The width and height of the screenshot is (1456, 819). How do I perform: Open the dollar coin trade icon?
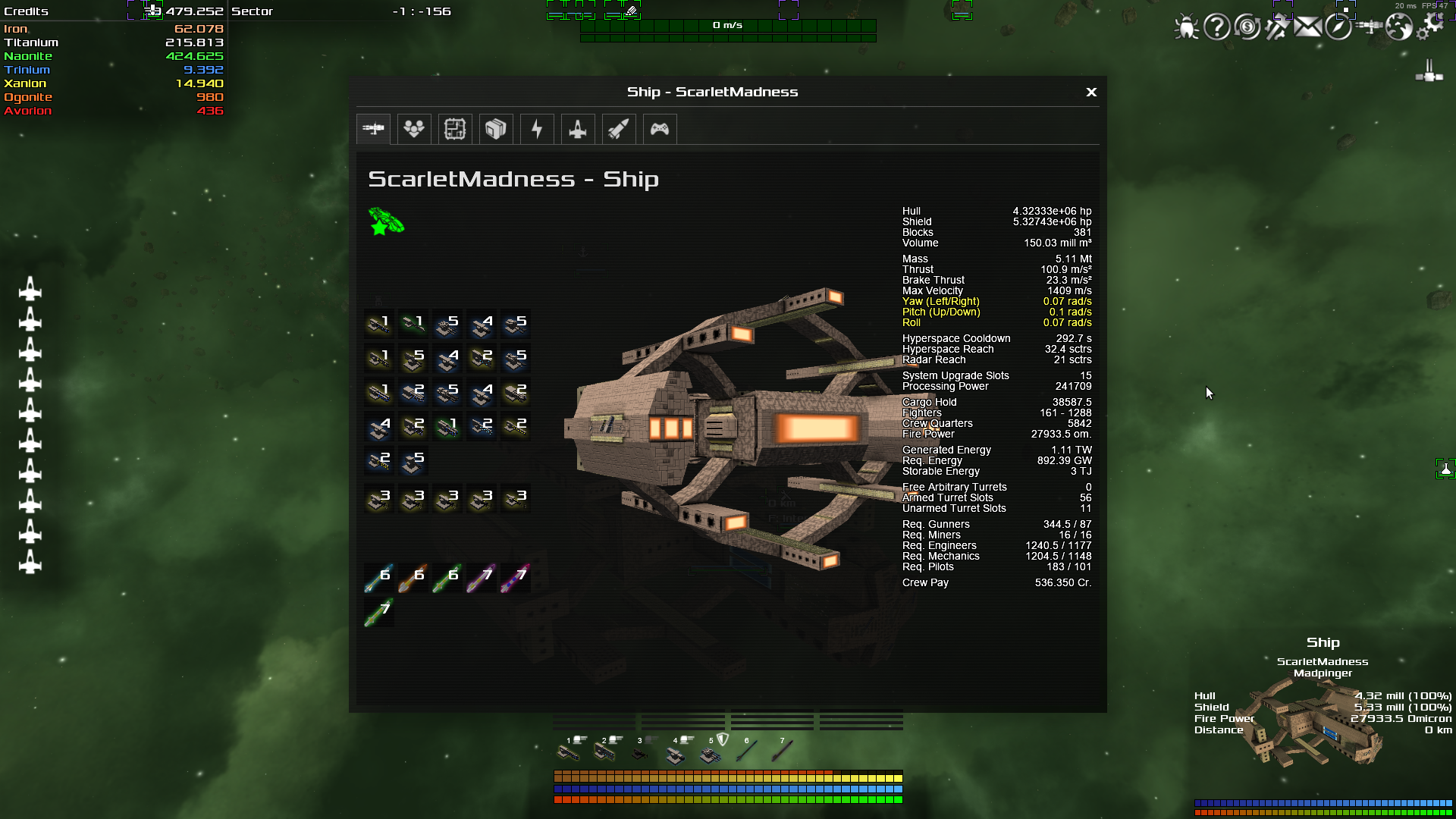1247,28
